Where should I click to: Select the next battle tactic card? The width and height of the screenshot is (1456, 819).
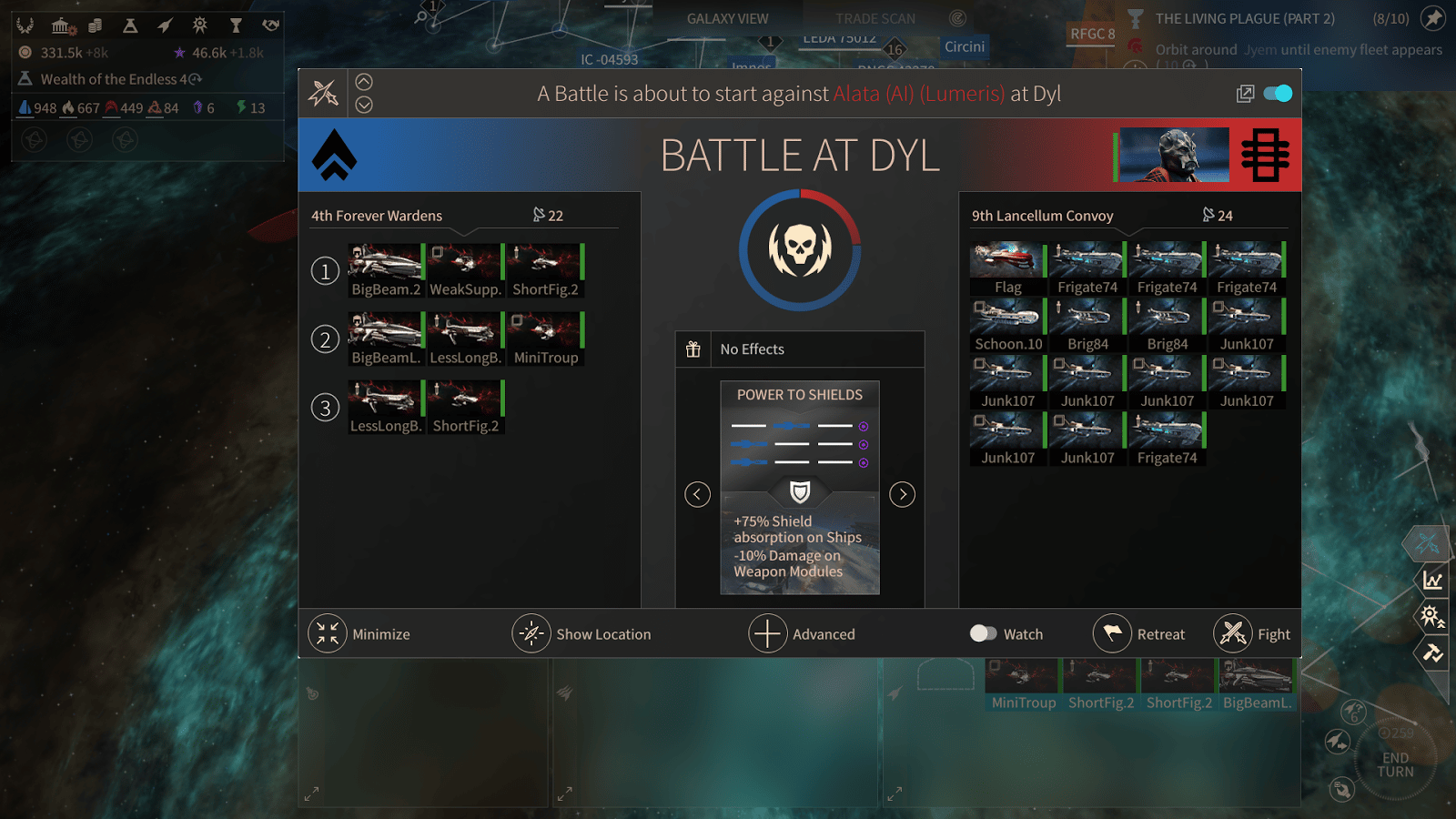(902, 494)
